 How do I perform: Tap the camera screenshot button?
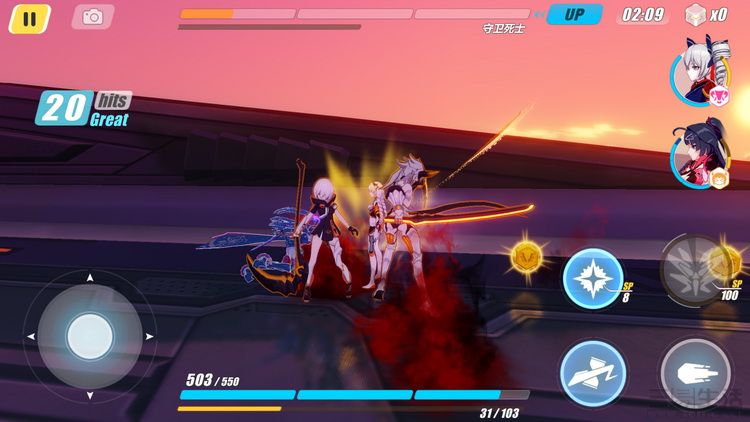point(93,17)
